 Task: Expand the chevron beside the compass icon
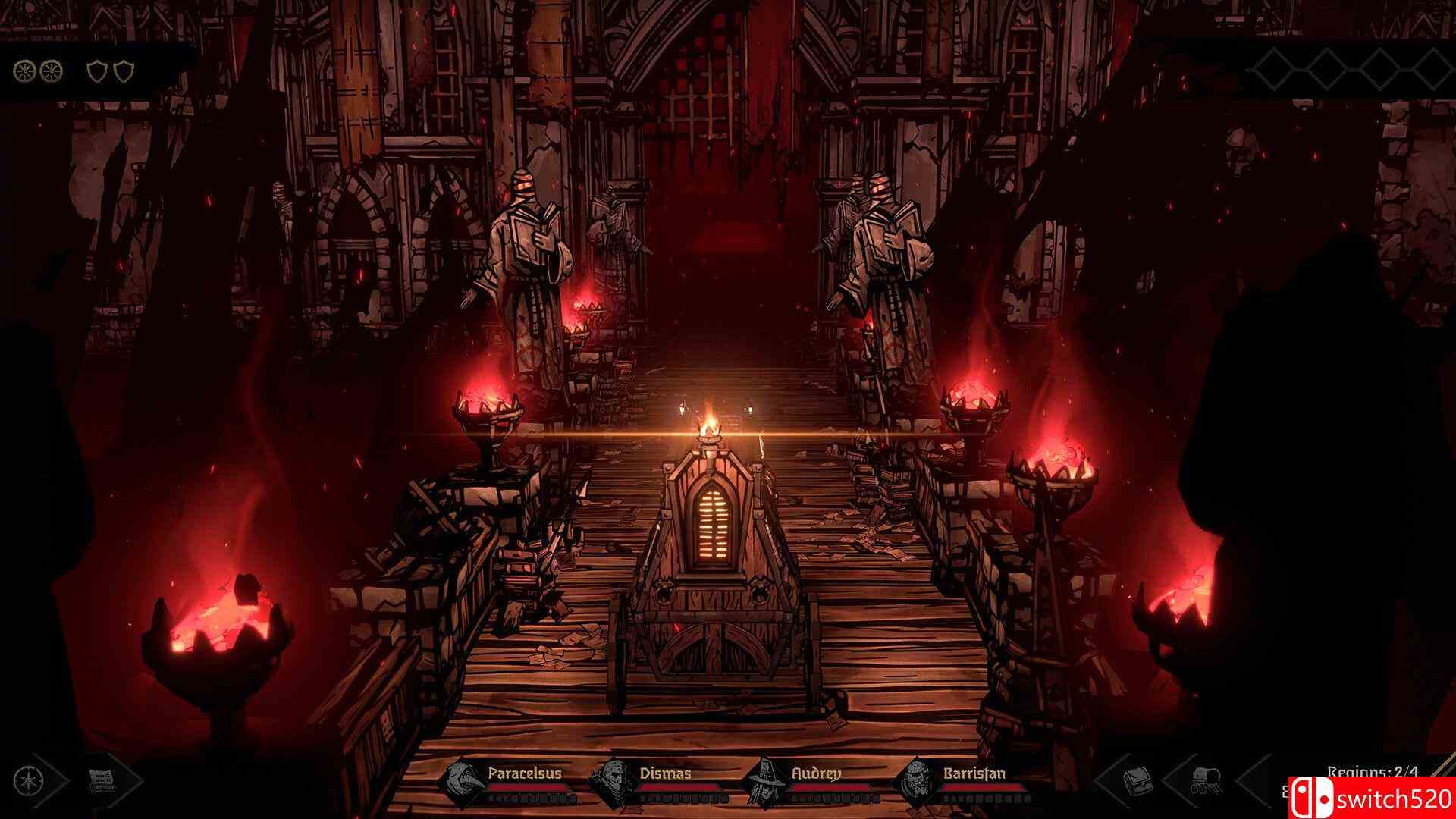click(x=62, y=780)
